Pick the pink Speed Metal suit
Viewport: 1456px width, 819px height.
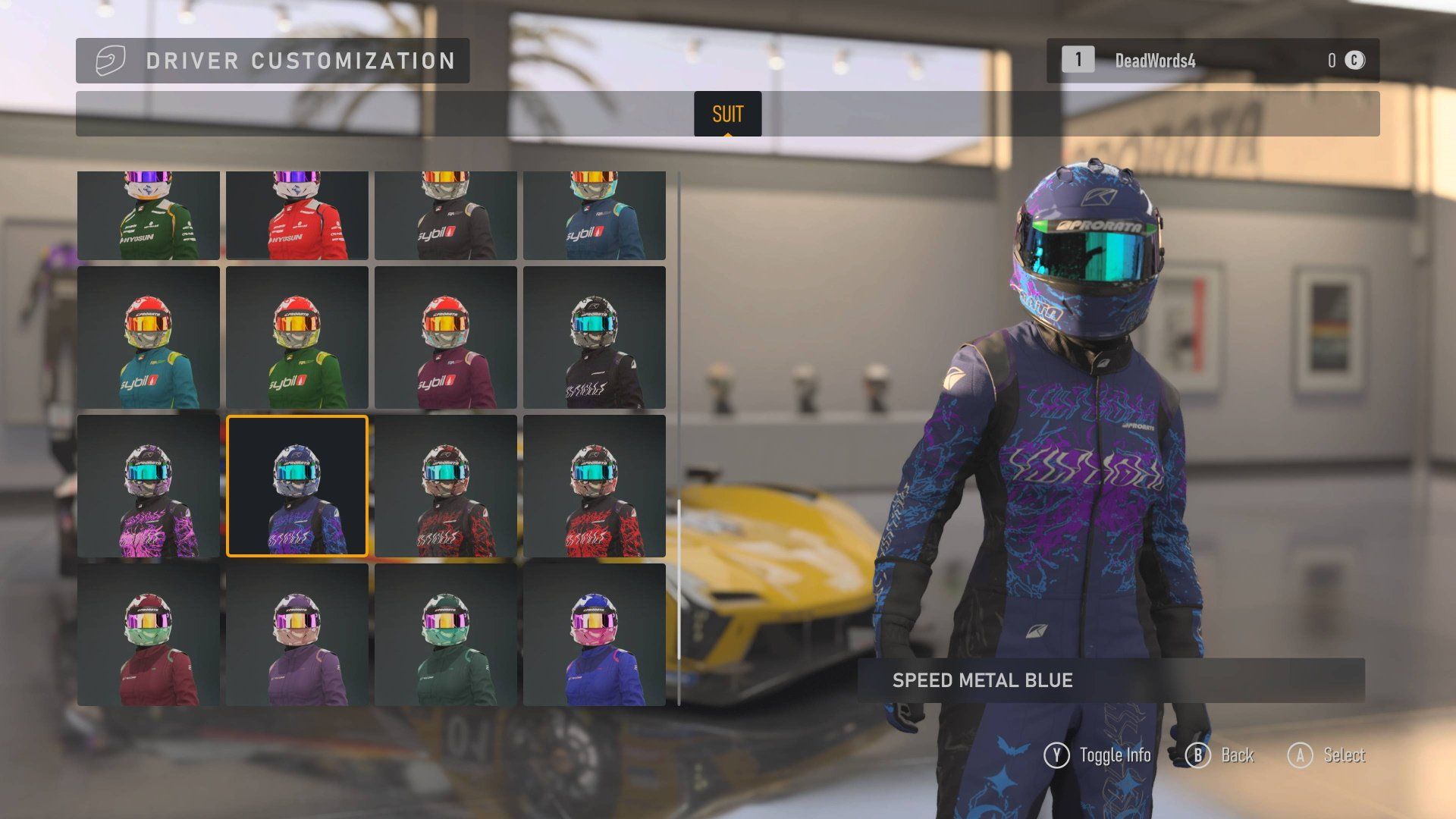tap(149, 486)
